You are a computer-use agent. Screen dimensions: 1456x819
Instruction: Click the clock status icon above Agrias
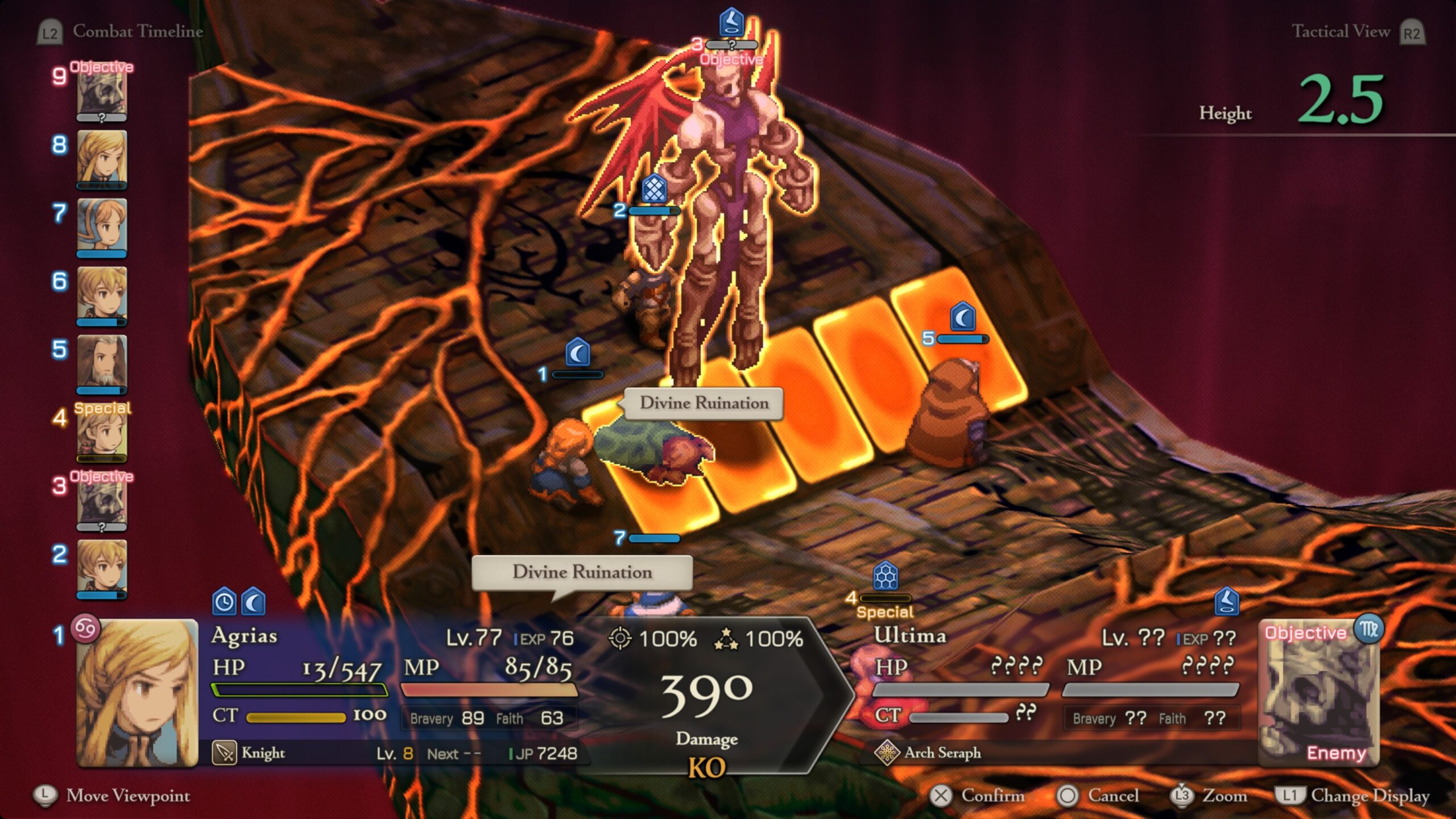click(224, 601)
